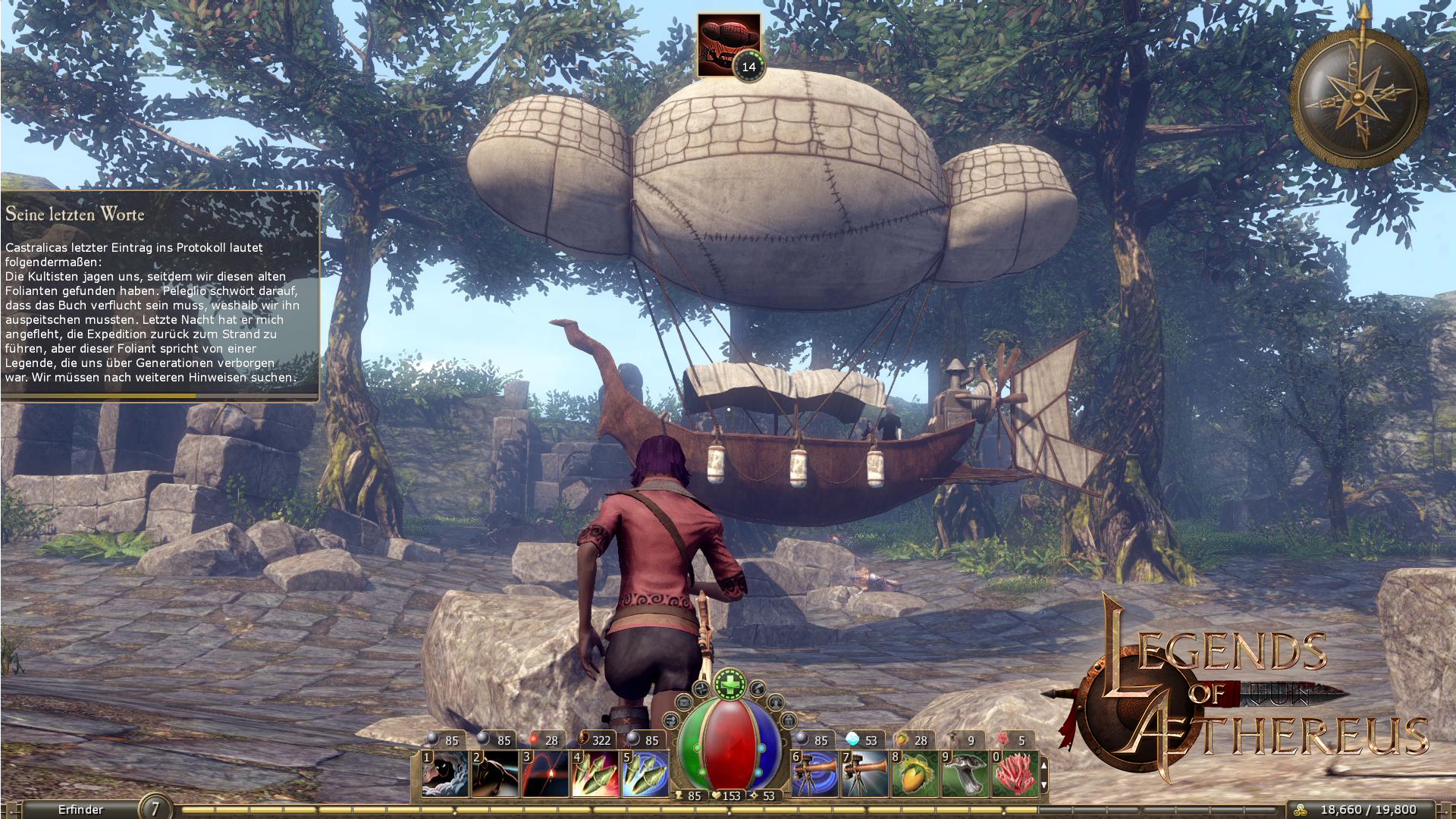Click the Seine letzten Worte quest panel

(x=160, y=296)
